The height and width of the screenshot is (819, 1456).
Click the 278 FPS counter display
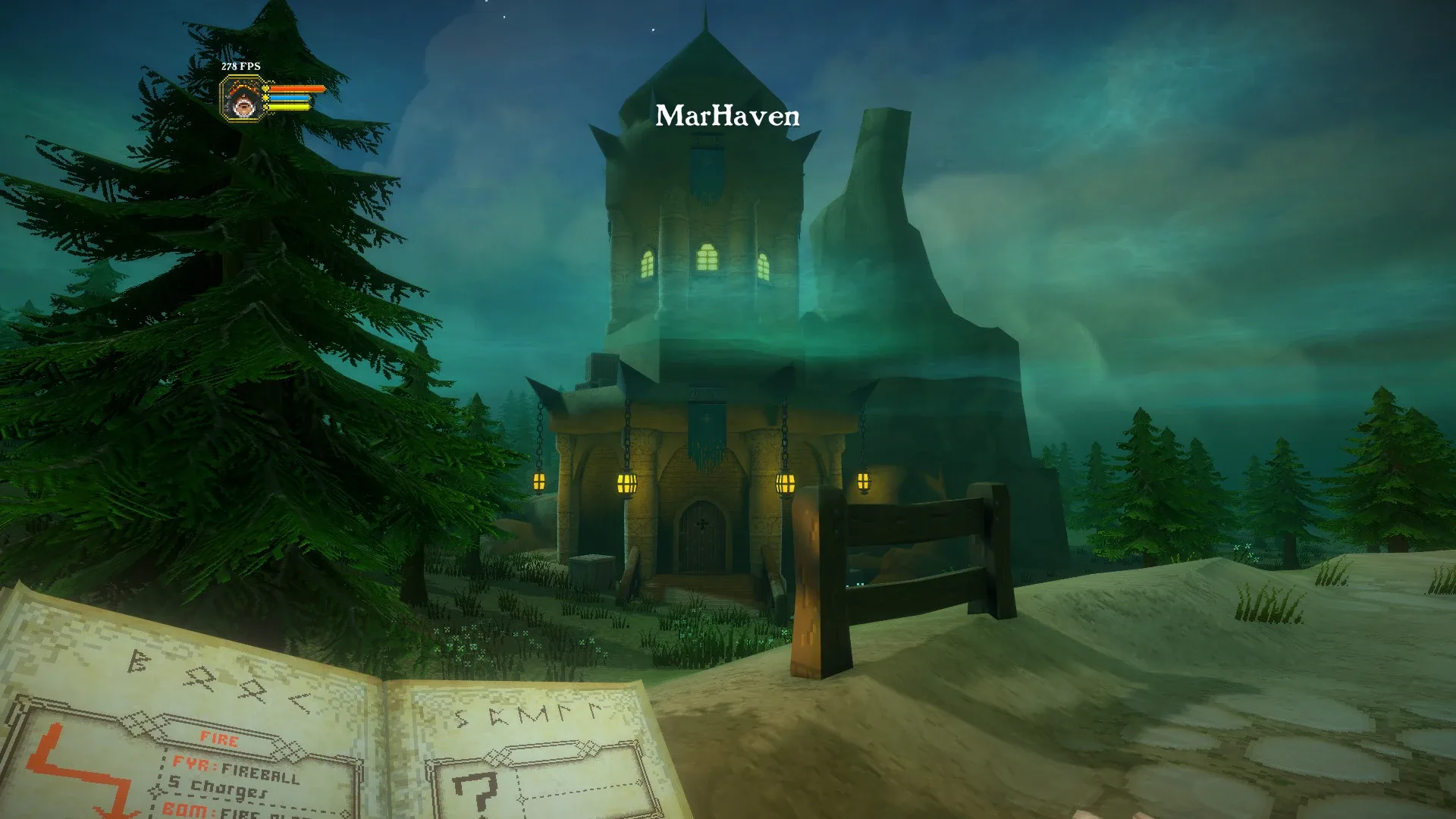coord(240,67)
